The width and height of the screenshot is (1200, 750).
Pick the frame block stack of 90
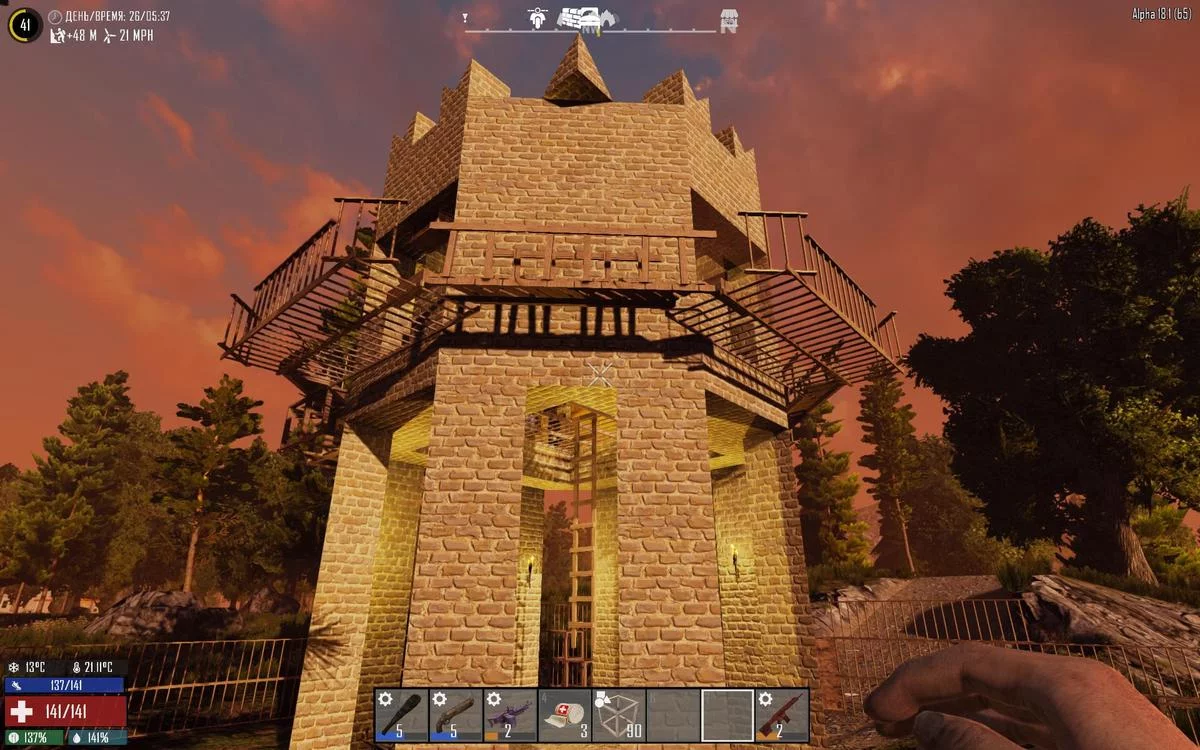point(618,715)
